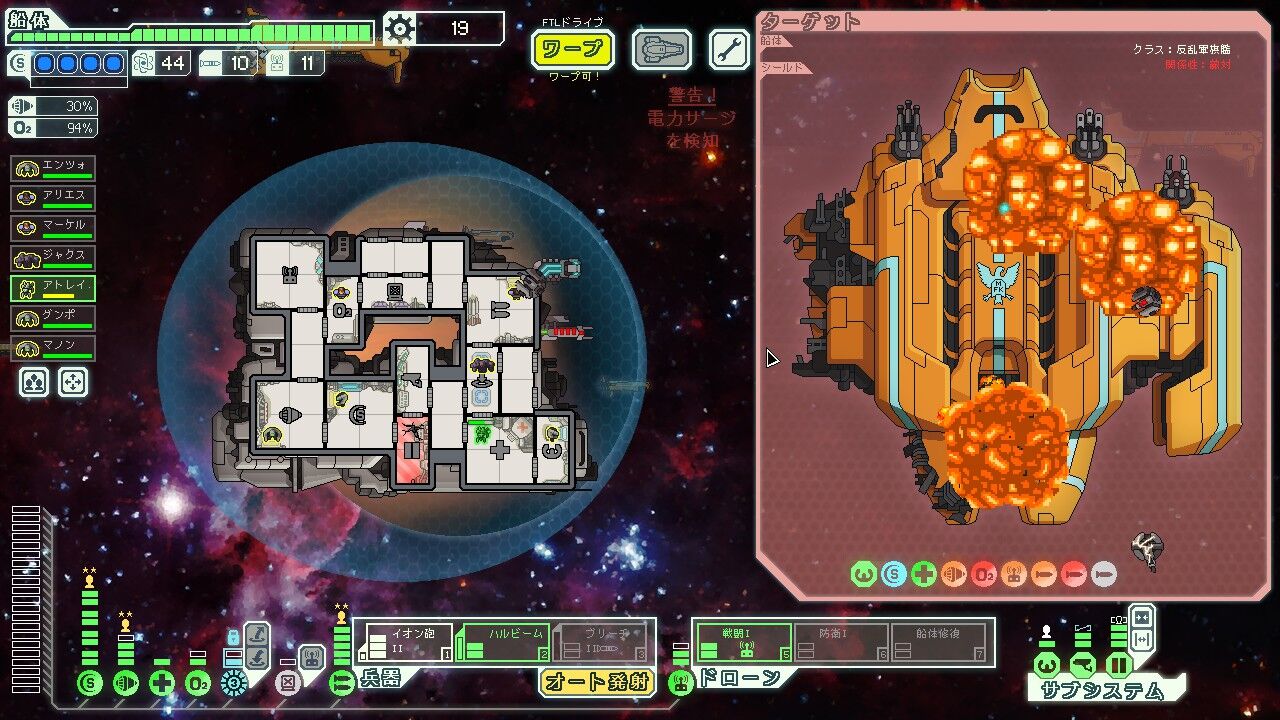The width and height of the screenshot is (1280, 720).
Task: Return crew to saved stations
Action: click(x=73, y=382)
